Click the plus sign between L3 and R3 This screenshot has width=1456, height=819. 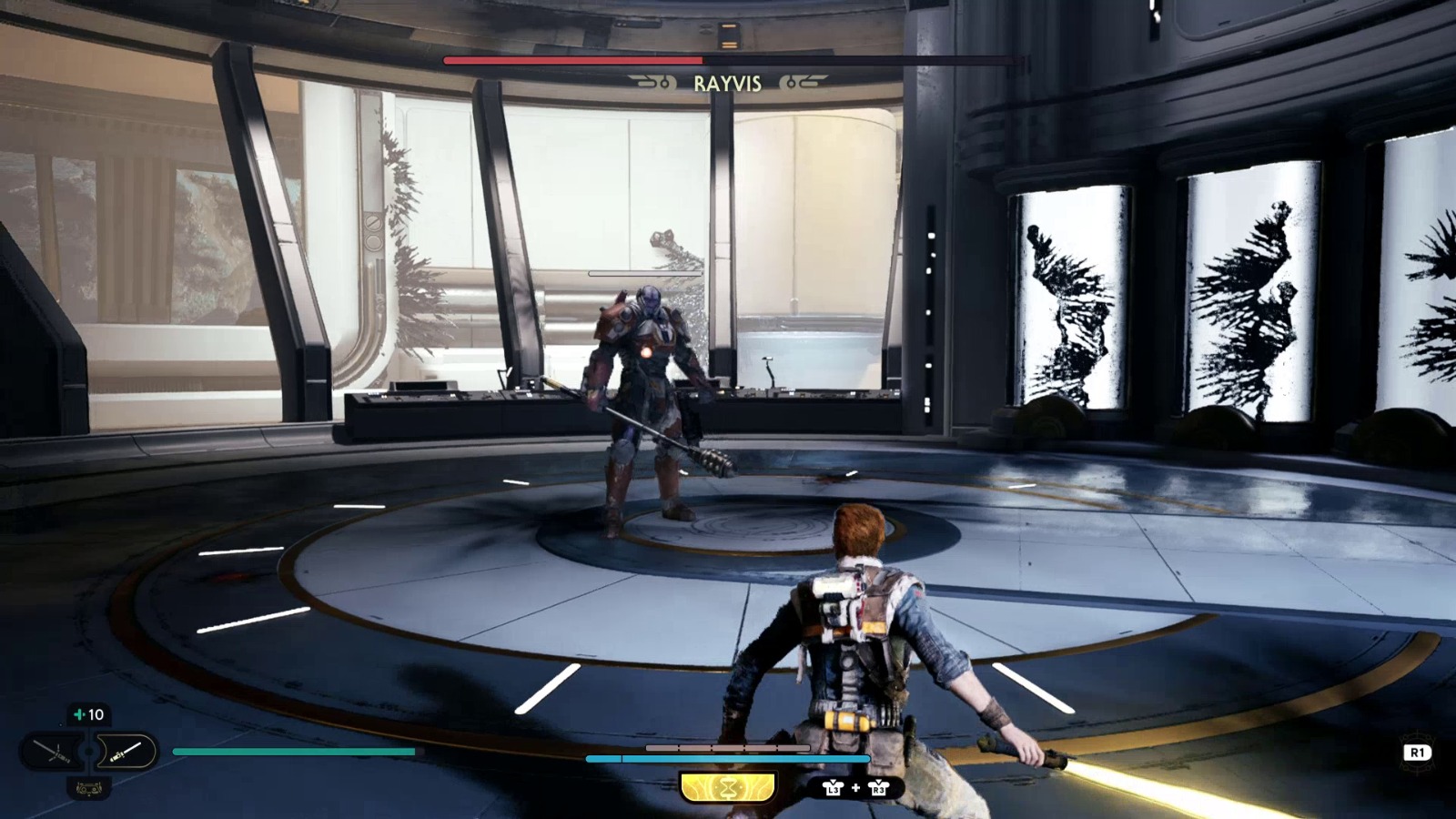click(x=855, y=788)
